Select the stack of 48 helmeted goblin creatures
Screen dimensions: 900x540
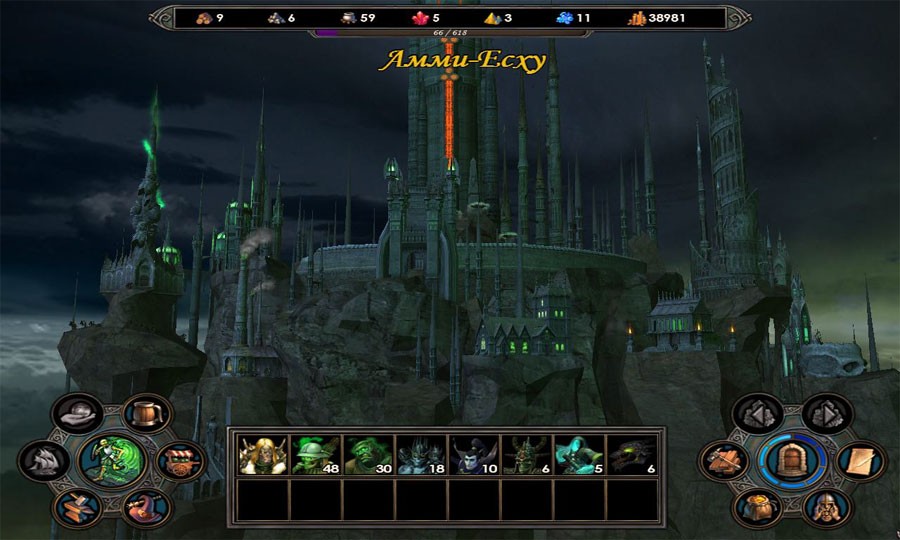pyautogui.click(x=315, y=455)
